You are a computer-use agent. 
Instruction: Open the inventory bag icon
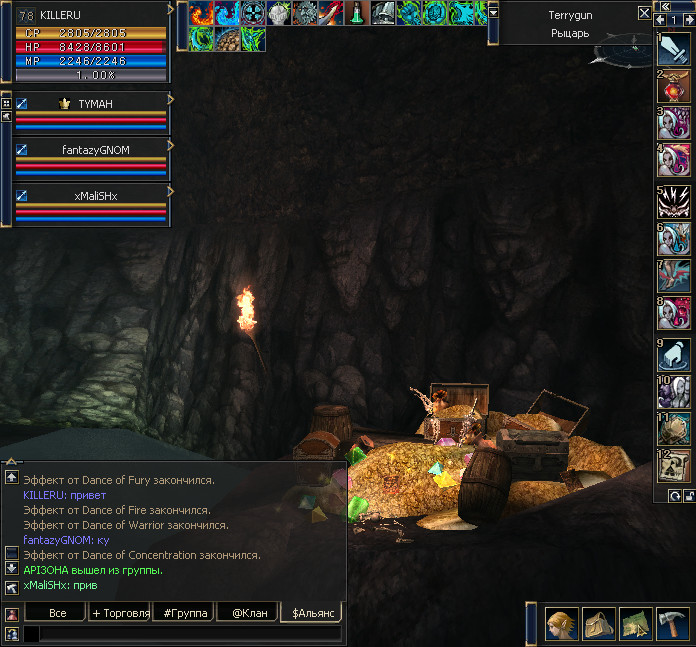[x=598, y=624]
